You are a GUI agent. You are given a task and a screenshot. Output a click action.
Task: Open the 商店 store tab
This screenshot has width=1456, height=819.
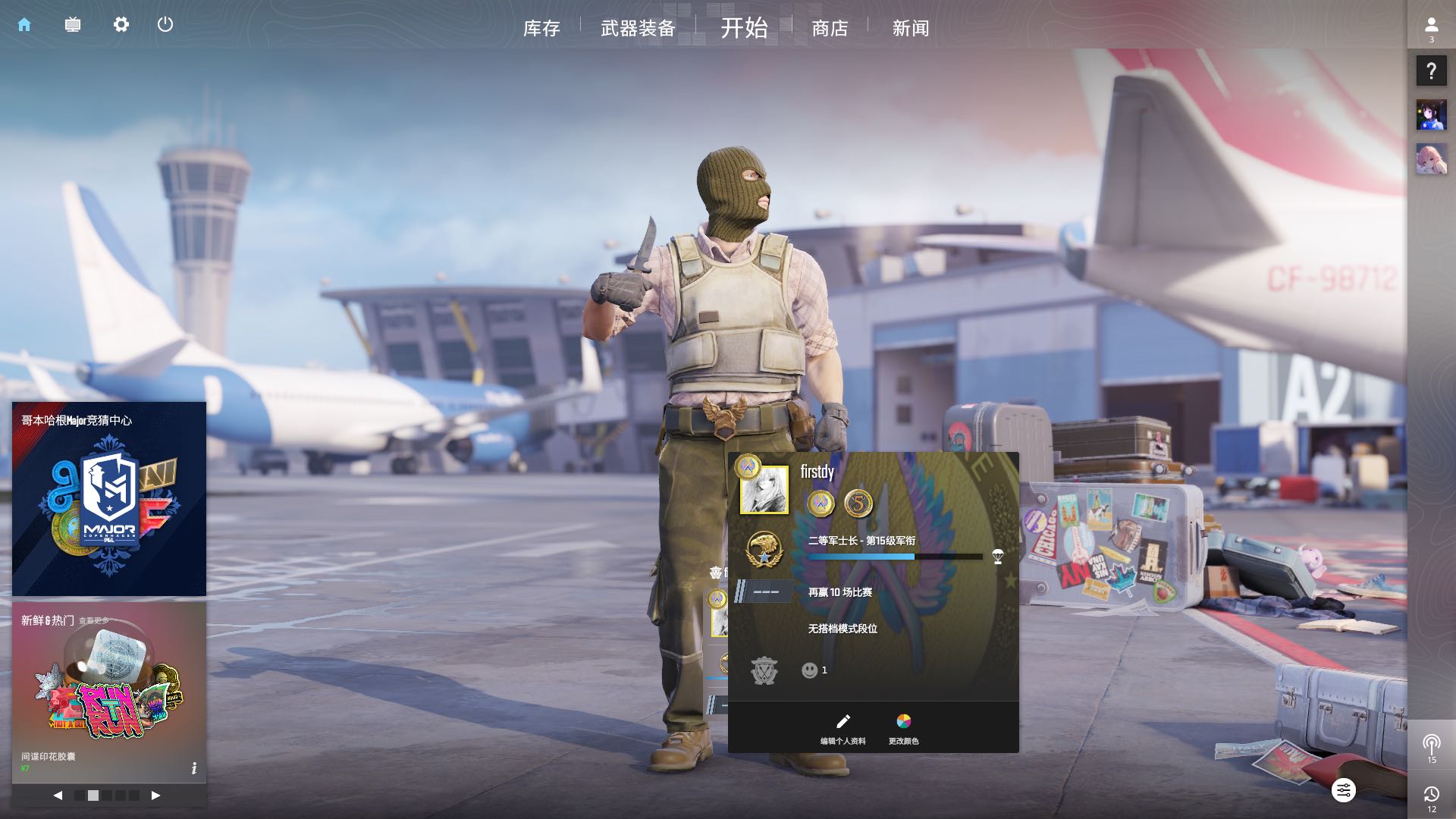pos(830,29)
